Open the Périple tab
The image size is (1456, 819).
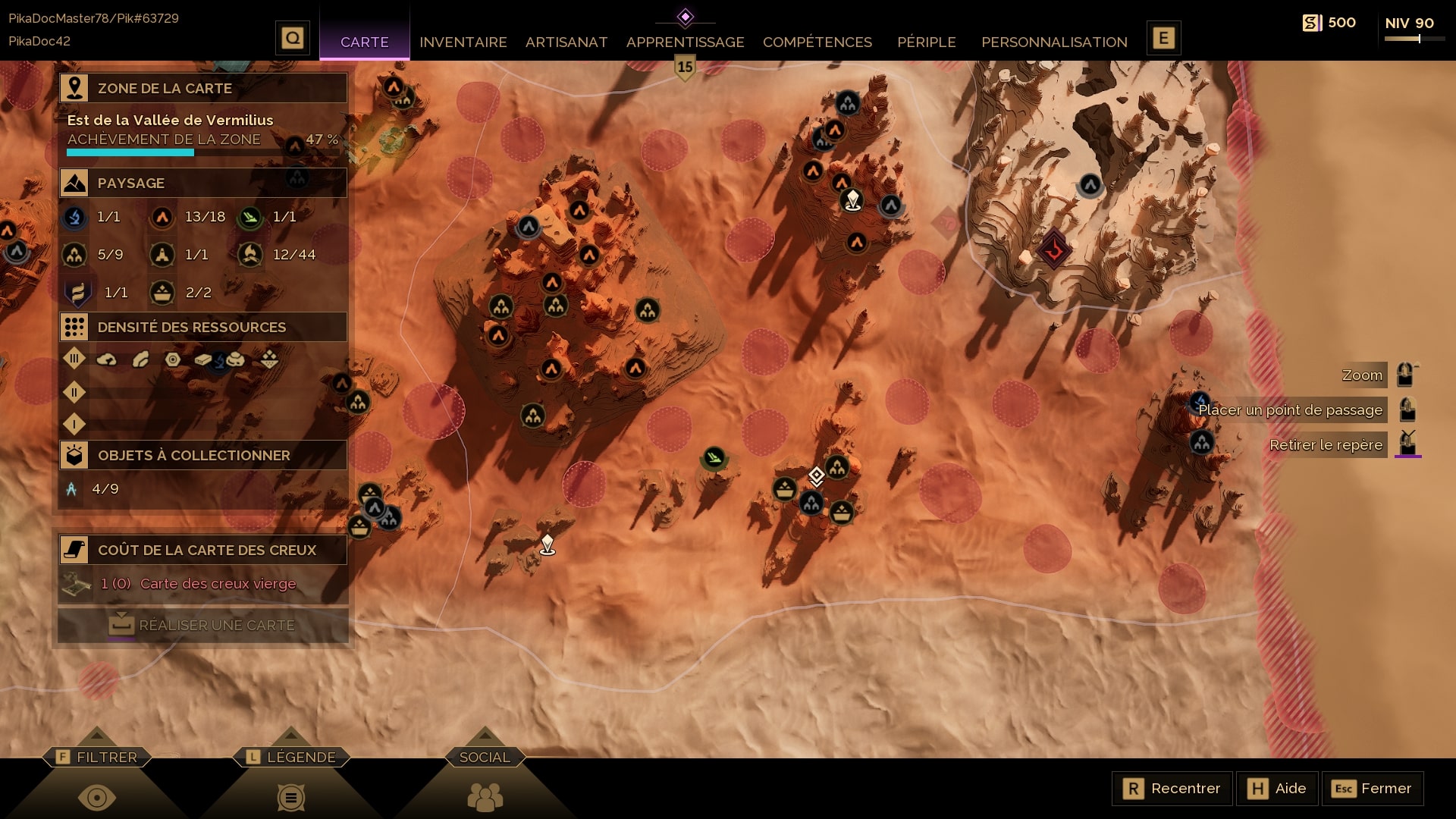click(926, 42)
